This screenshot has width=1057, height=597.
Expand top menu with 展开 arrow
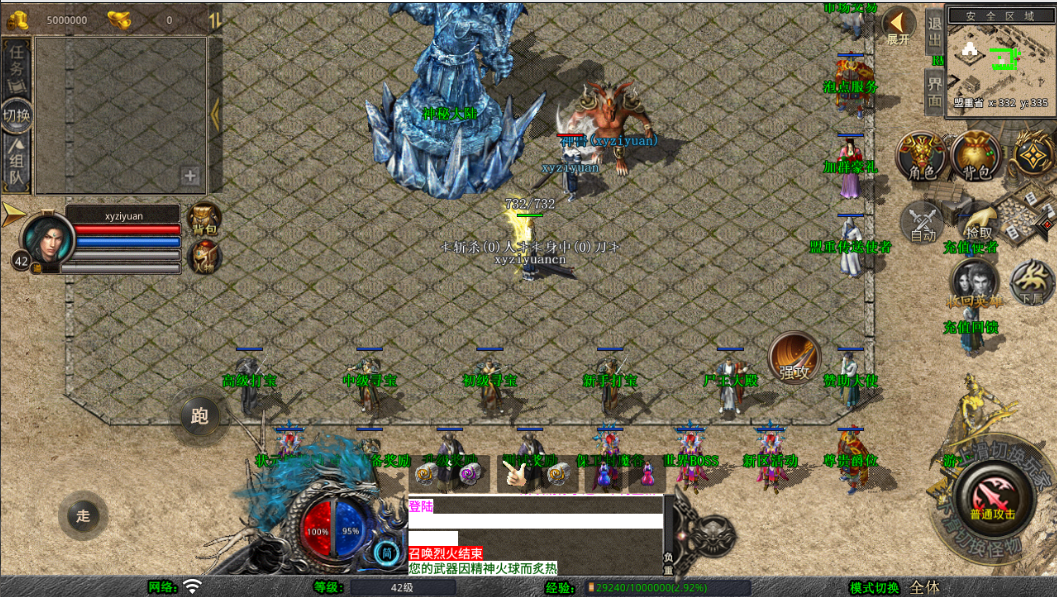tap(899, 26)
